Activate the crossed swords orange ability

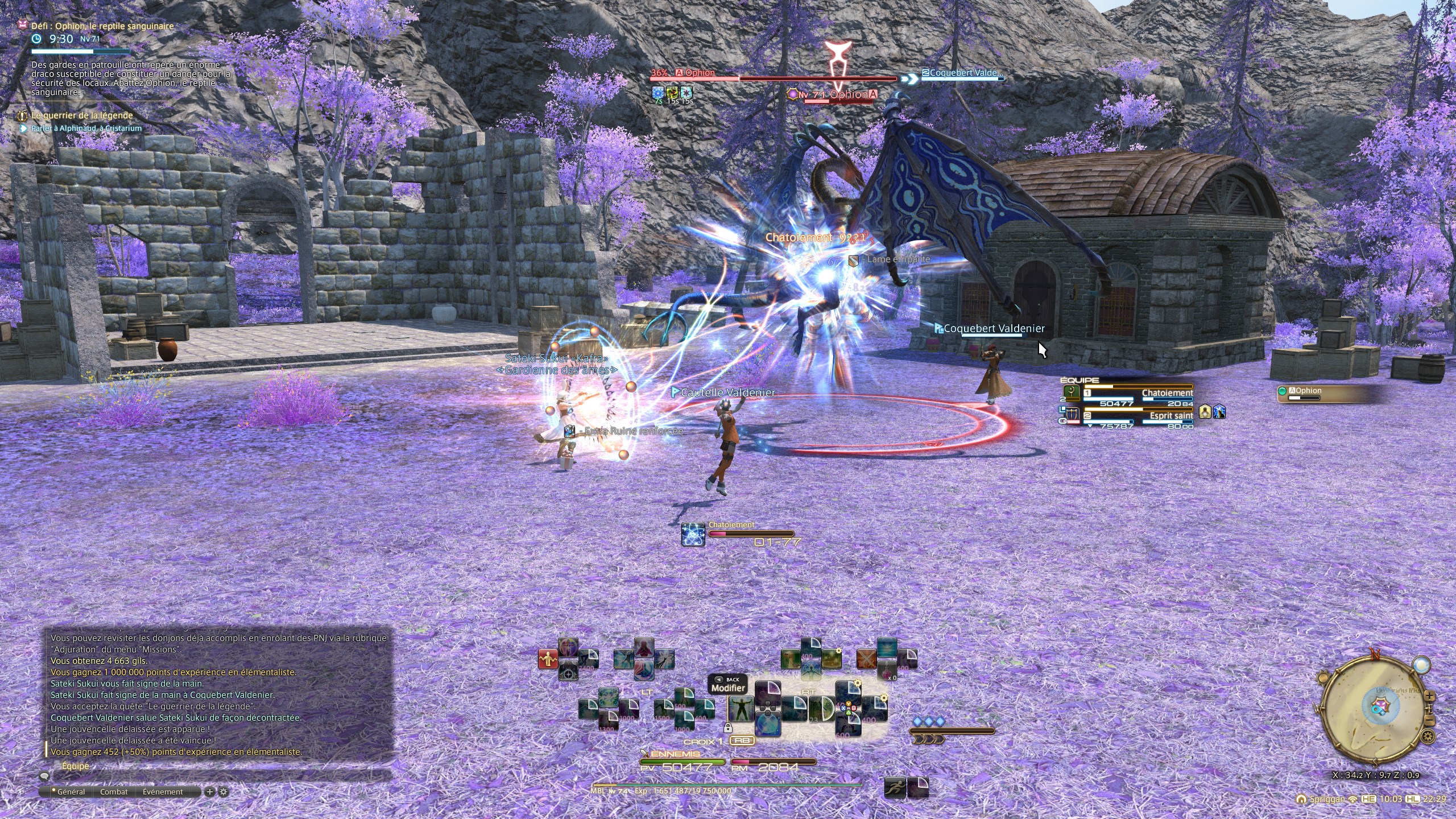867,659
